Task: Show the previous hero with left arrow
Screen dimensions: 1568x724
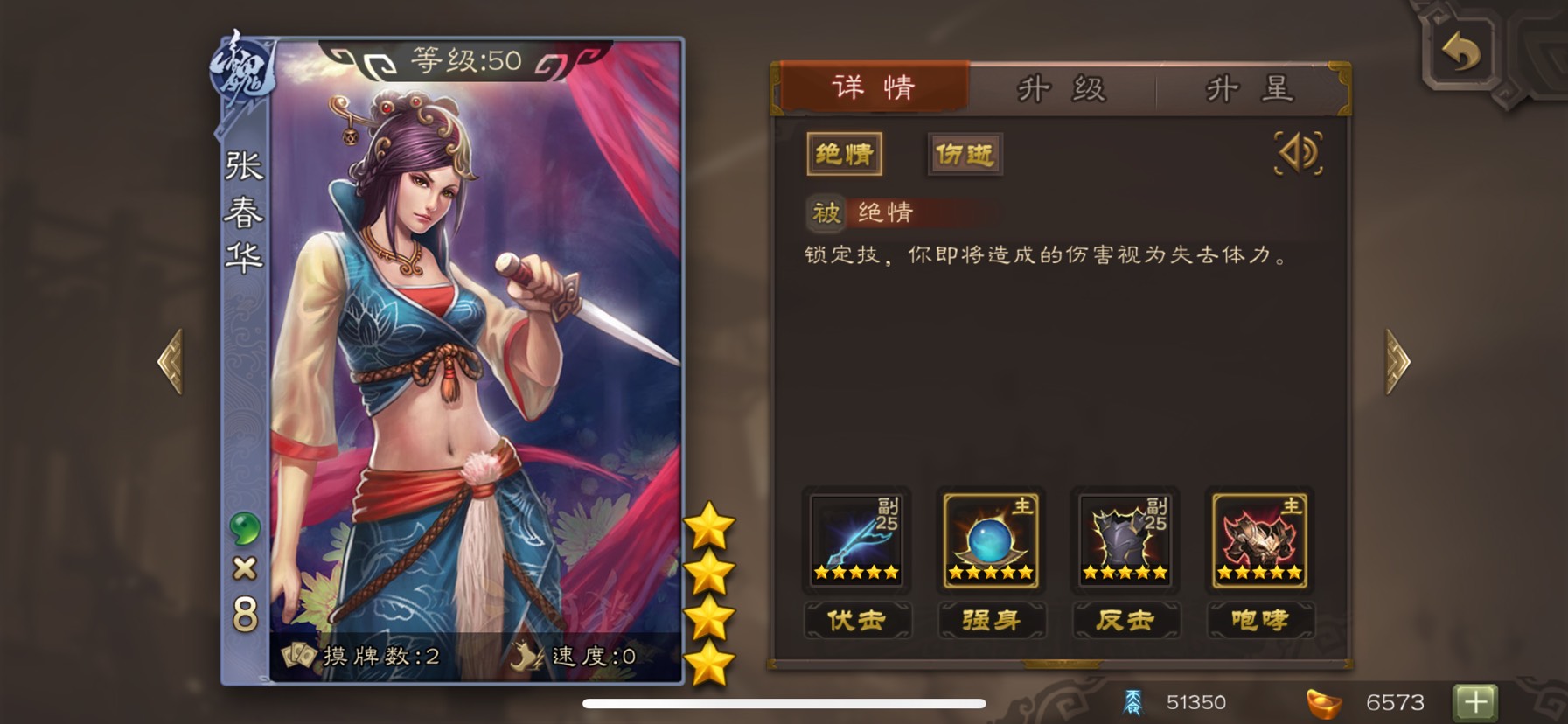Action: 171,361
